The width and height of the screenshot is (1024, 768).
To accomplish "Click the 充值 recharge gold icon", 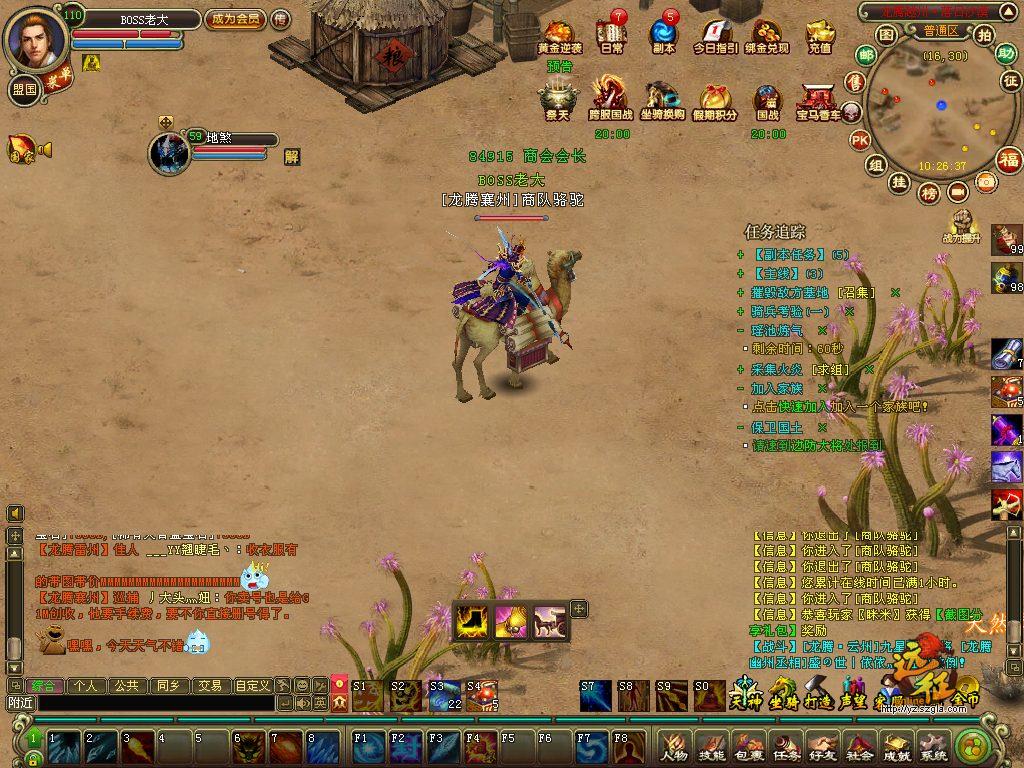I will [820, 35].
